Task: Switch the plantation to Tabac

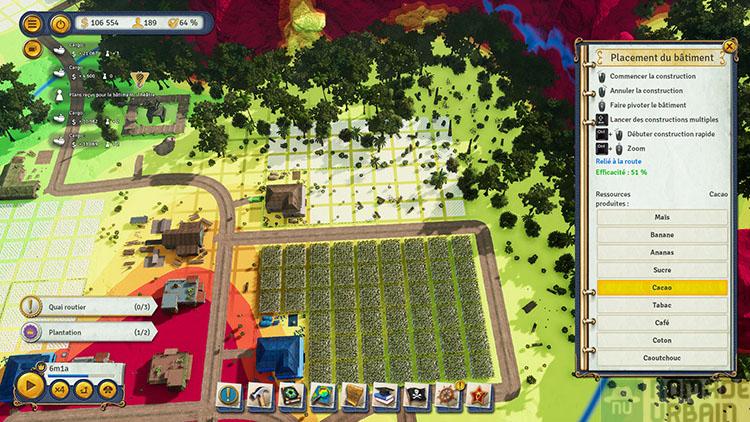Action: point(661,304)
